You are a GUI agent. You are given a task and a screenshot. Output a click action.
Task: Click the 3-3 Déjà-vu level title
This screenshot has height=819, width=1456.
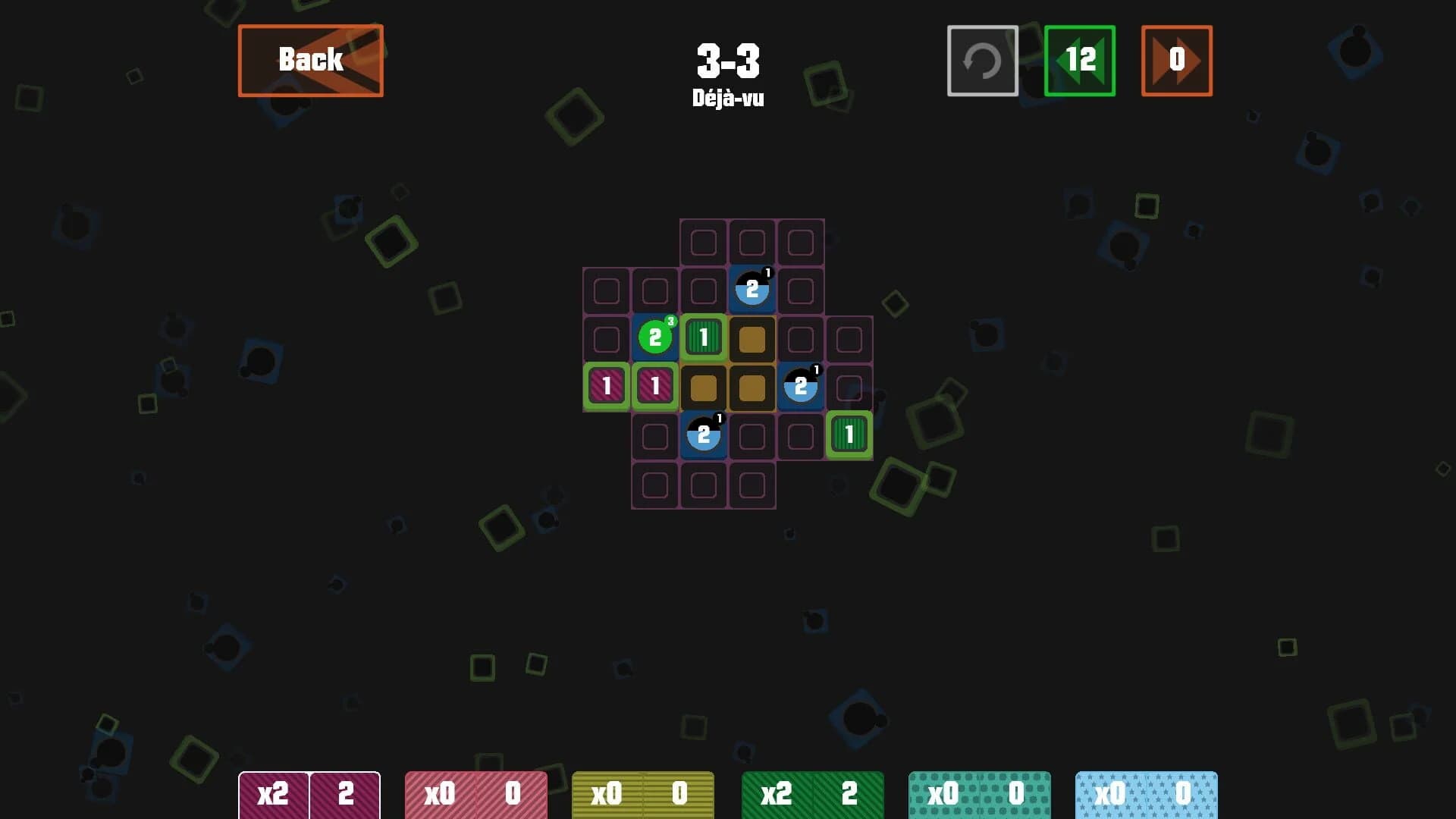point(728,72)
